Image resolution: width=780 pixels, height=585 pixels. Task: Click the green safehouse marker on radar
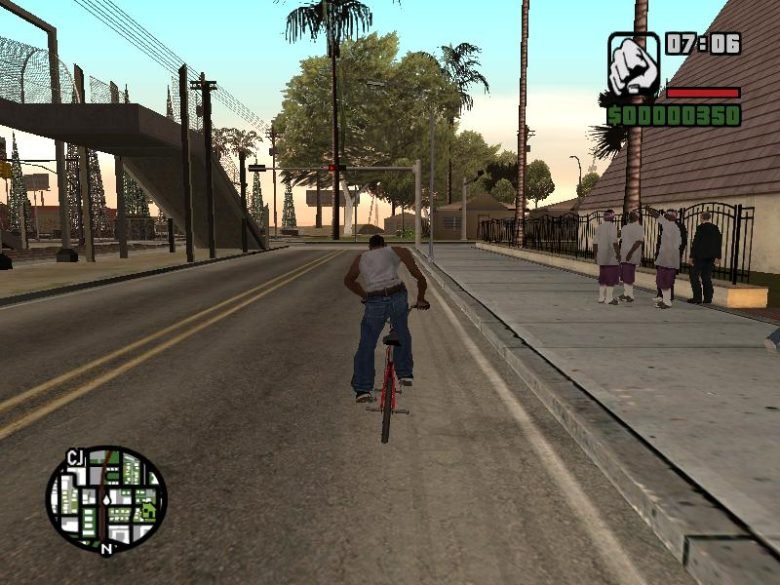[x=149, y=510]
